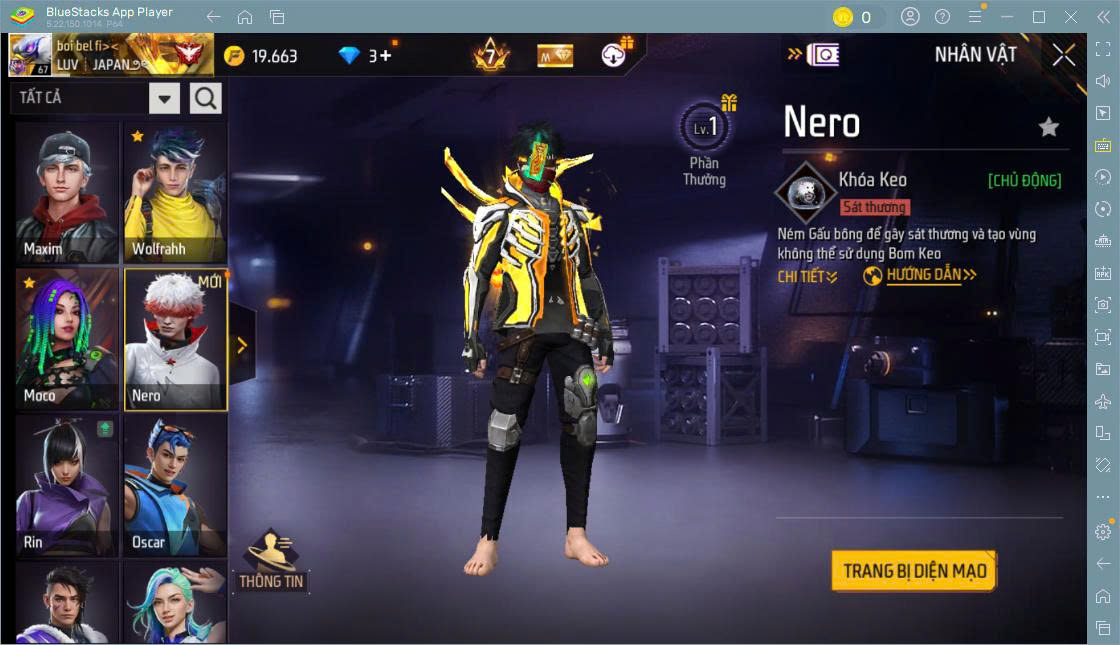Select the Oscar character tile
1120x645 pixels.
point(175,487)
